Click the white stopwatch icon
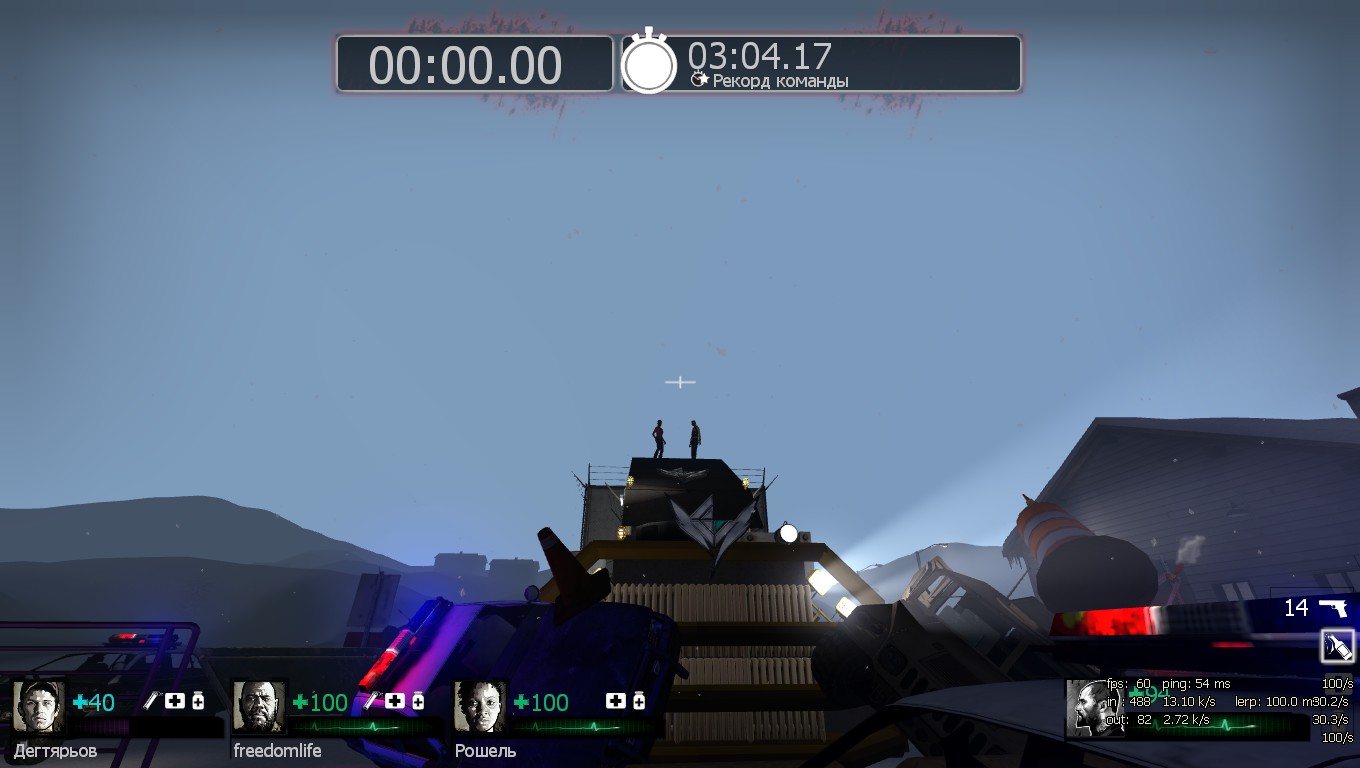Viewport: 1360px width, 768px height. 649,63
